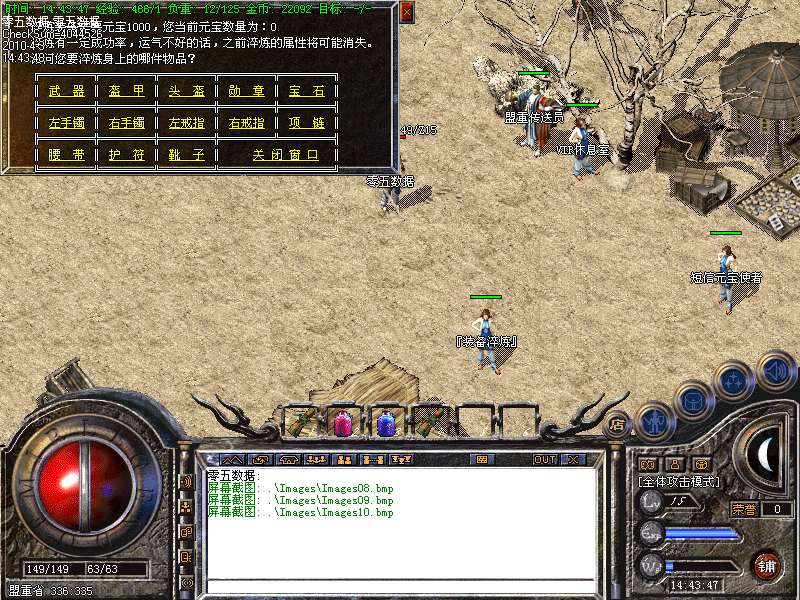Viewport: 800px width, 600px height.
Task: Choose the 勋章 medal option
Action: [247, 92]
